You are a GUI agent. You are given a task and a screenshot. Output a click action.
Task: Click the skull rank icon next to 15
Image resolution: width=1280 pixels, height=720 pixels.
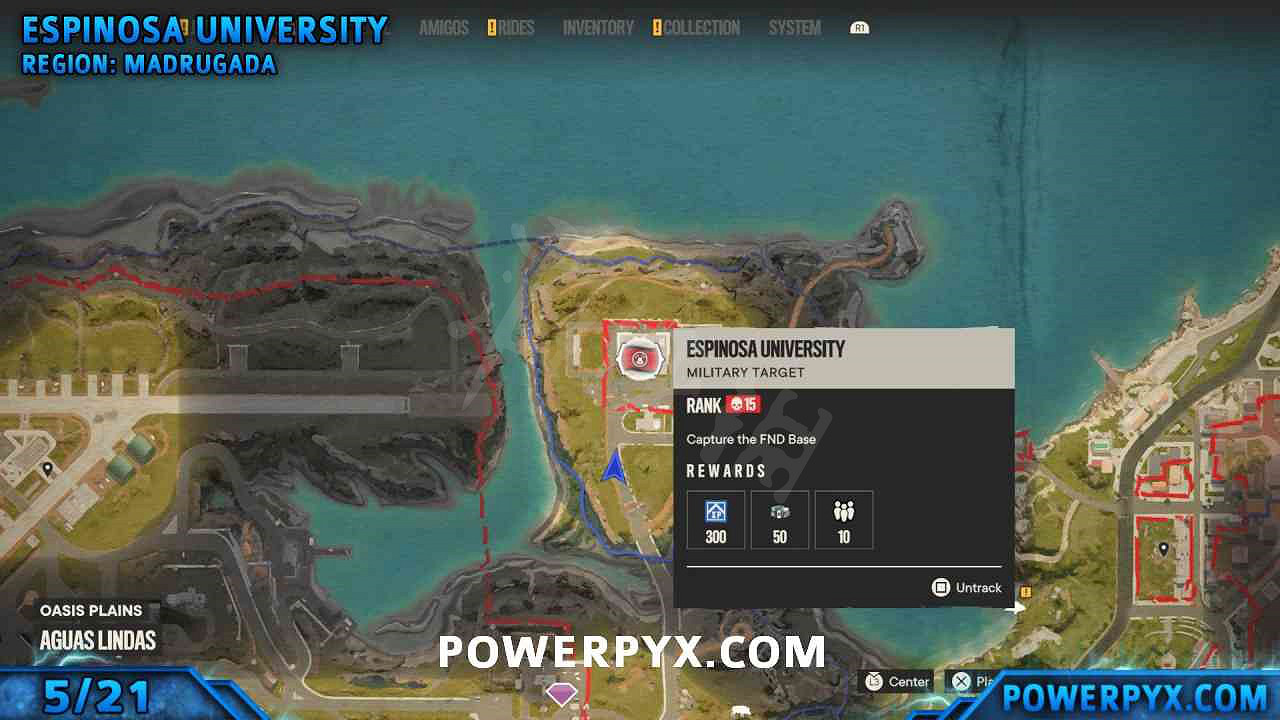click(x=736, y=405)
